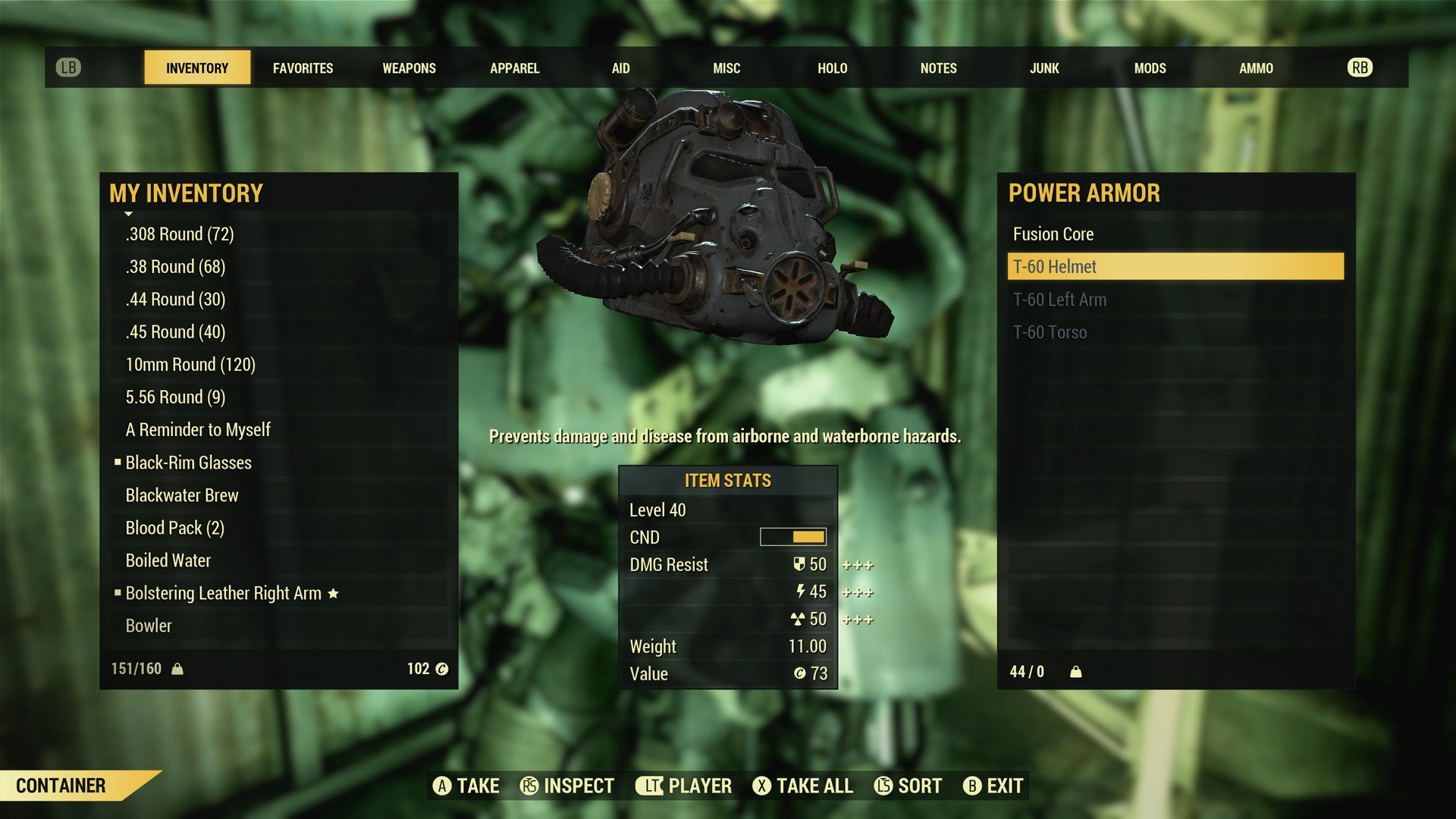Choose the T-60 Torso row

1050,332
